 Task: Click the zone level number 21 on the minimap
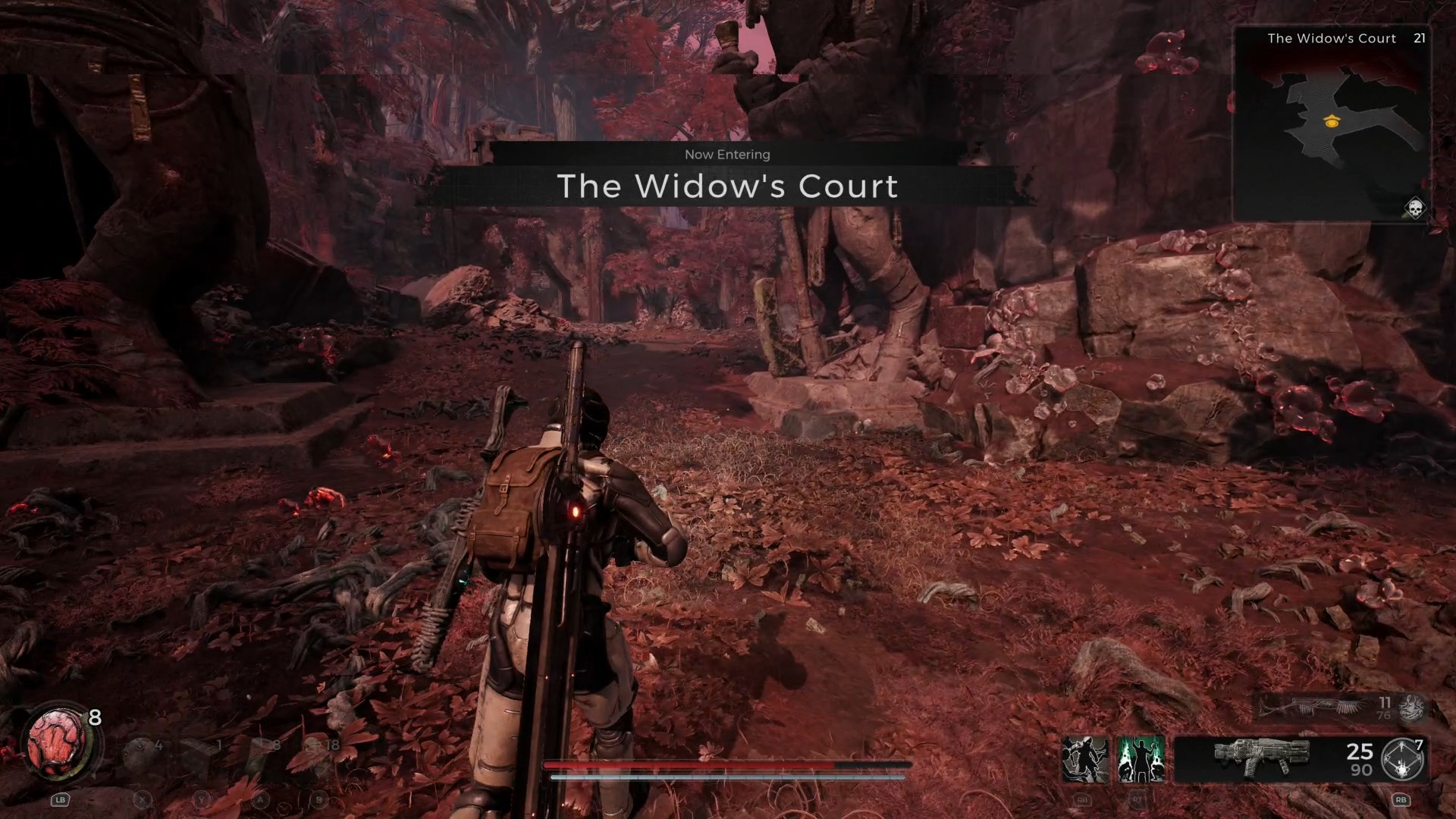[x=1420, y=38]
